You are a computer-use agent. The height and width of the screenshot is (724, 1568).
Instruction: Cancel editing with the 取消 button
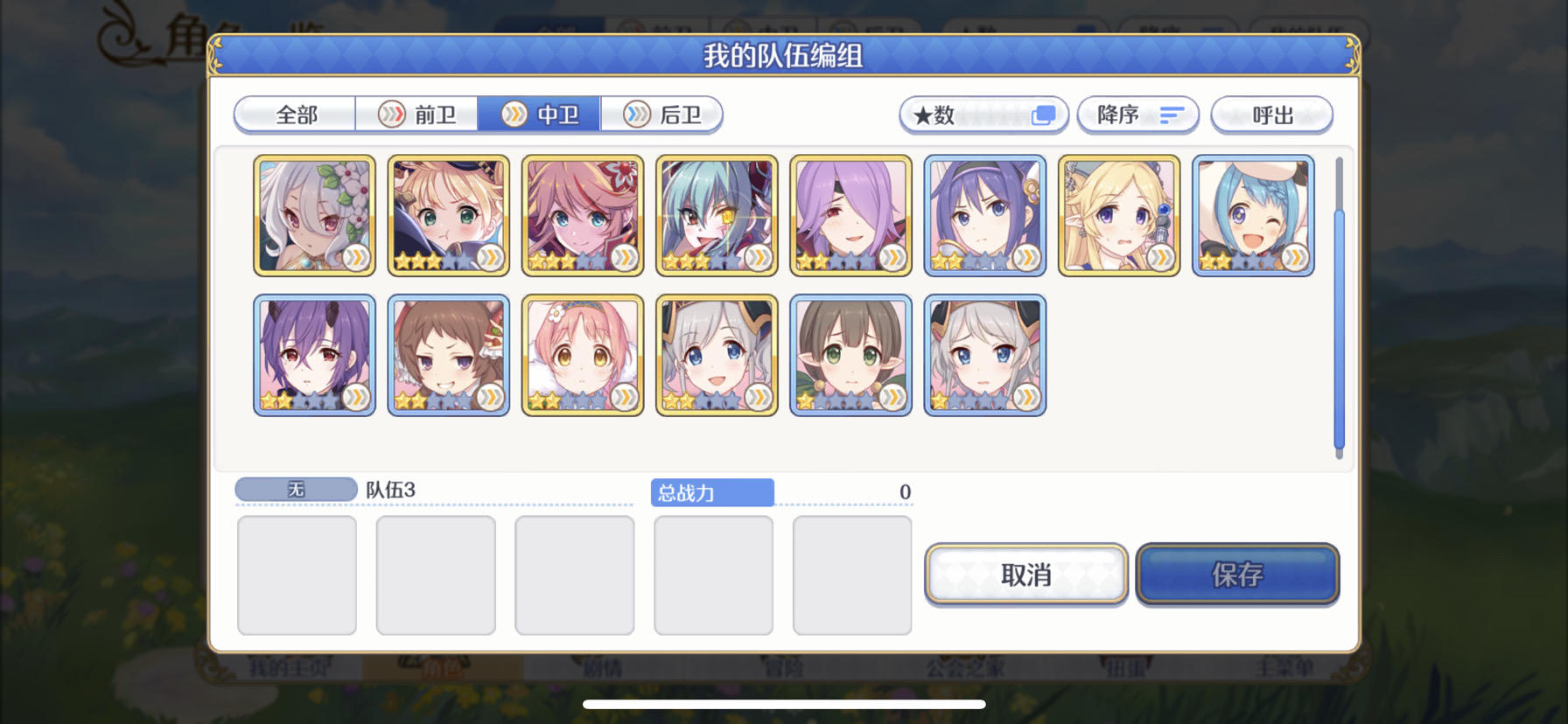coord(1025,574)
